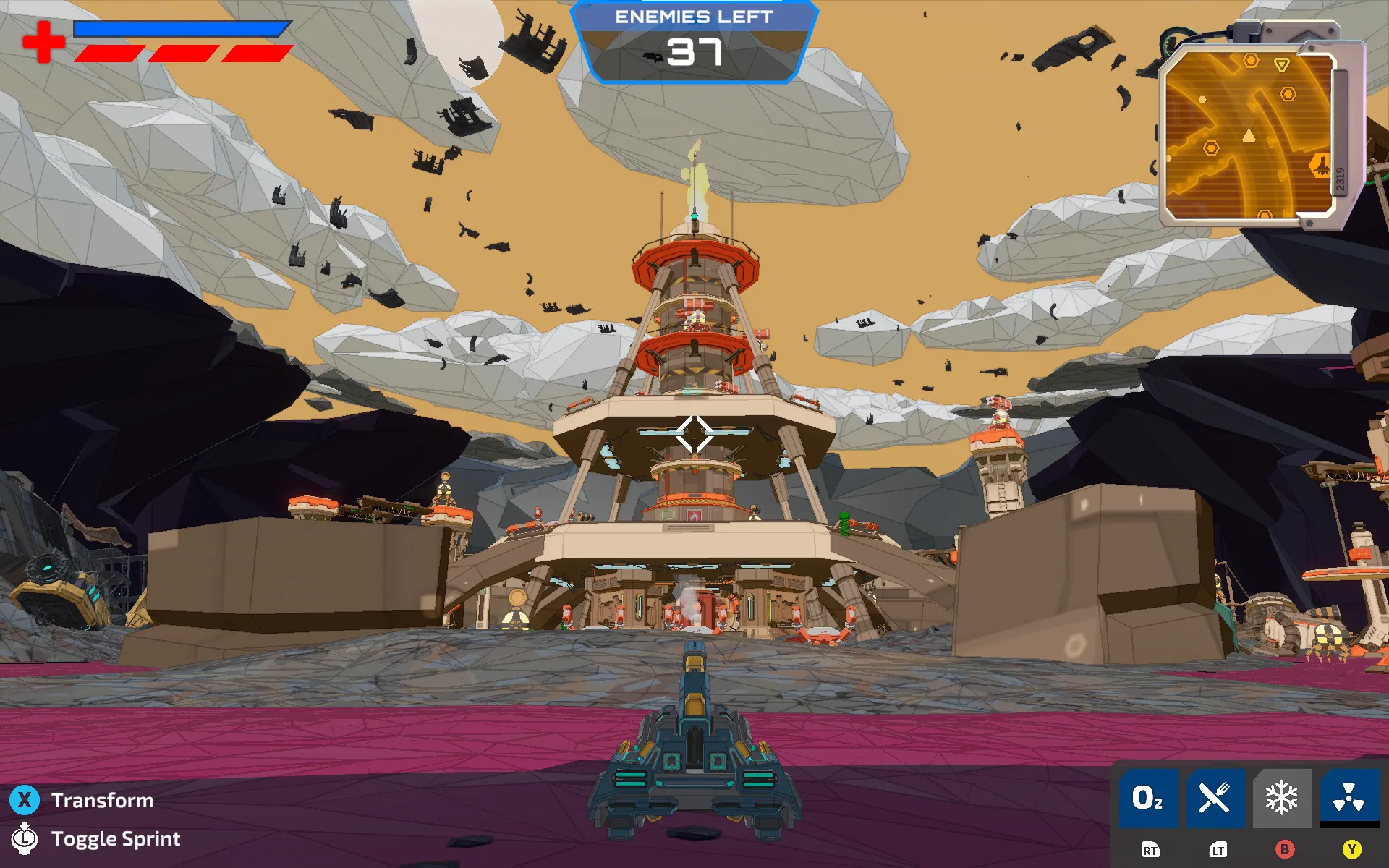Toggle Transform with the X button prompt
The image size is (1389, 868).
coord(24,800)
